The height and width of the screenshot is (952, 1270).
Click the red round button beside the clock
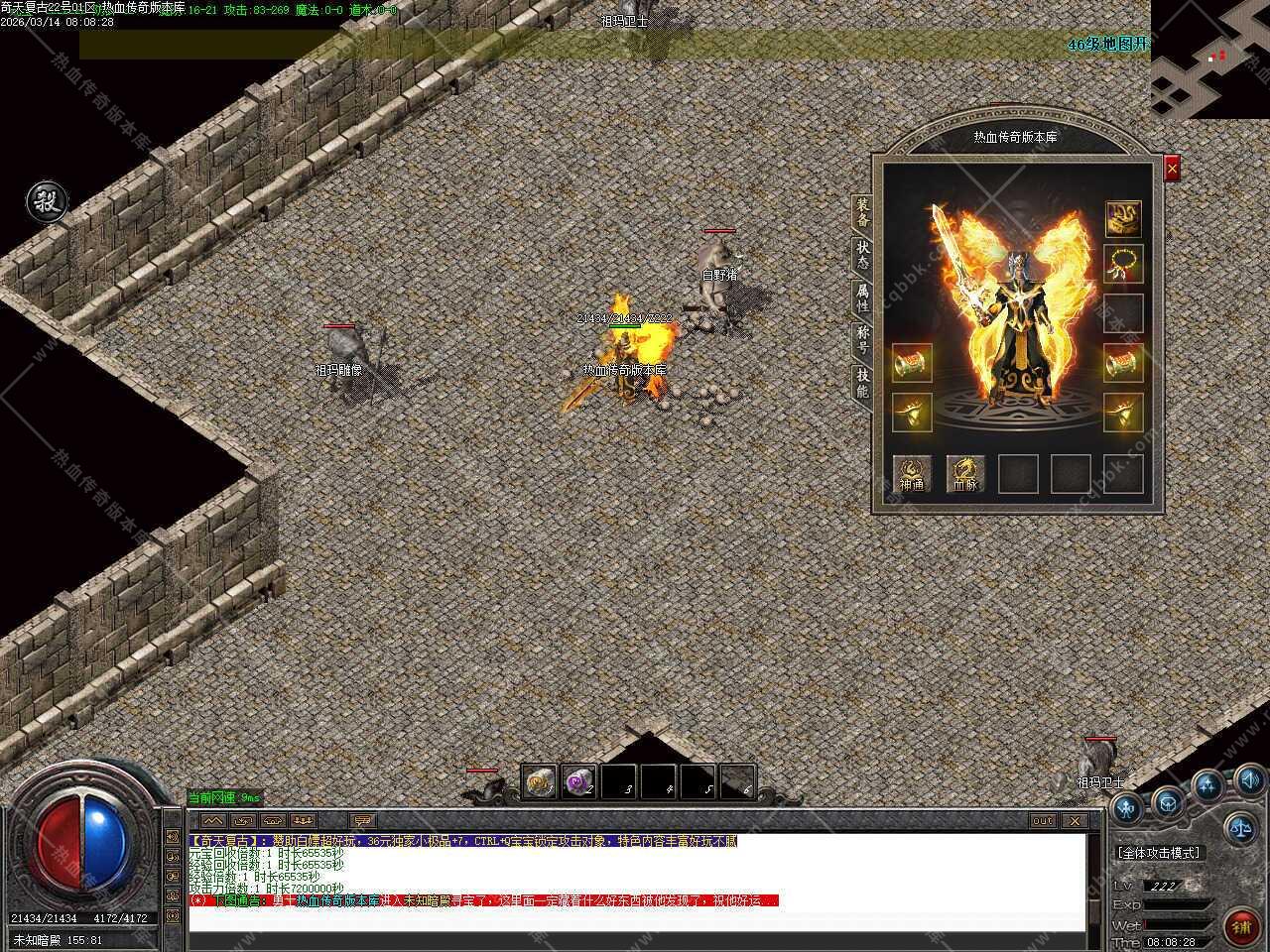1240,926
